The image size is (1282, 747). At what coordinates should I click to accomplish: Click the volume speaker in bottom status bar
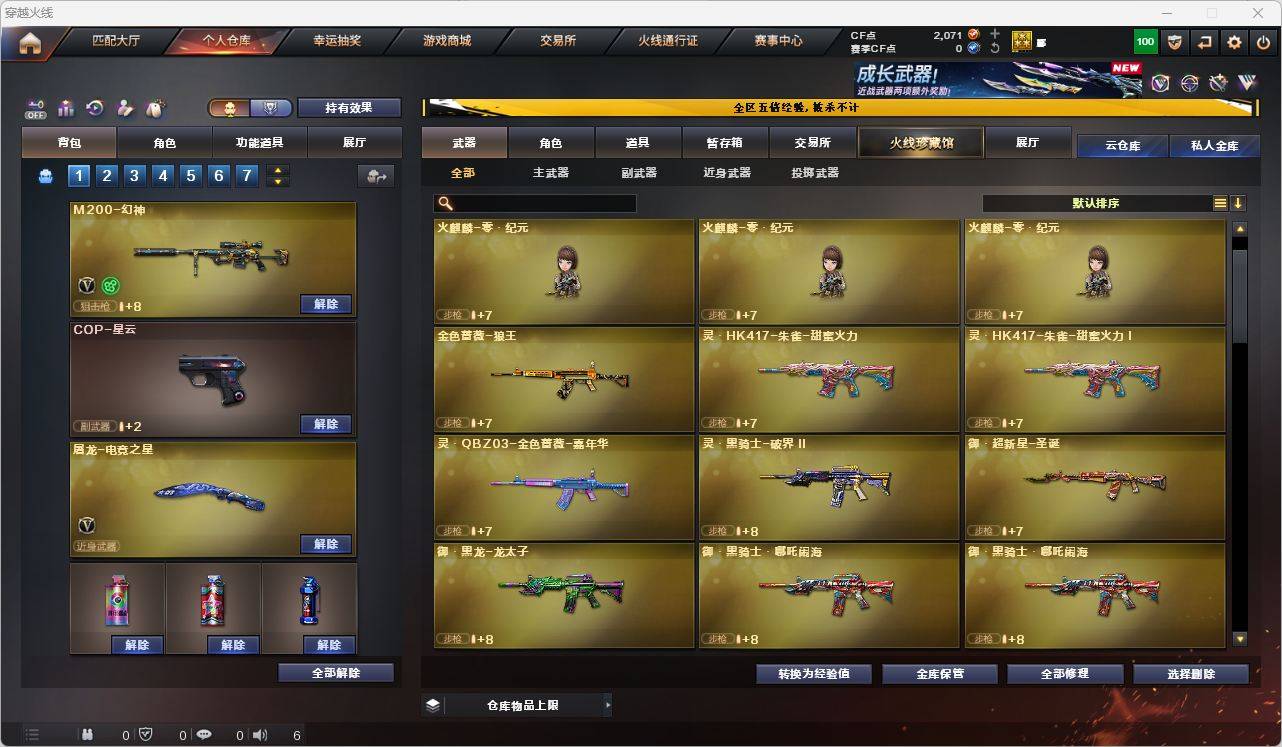pos(259,734)
